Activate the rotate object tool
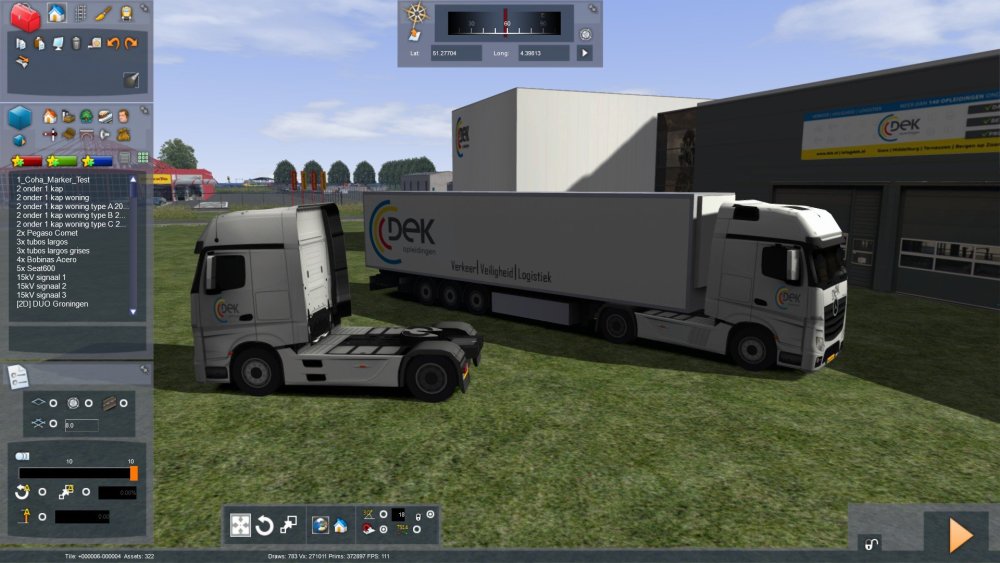The height and width of the screenshot is (563, 1000). tap(265, 525)
